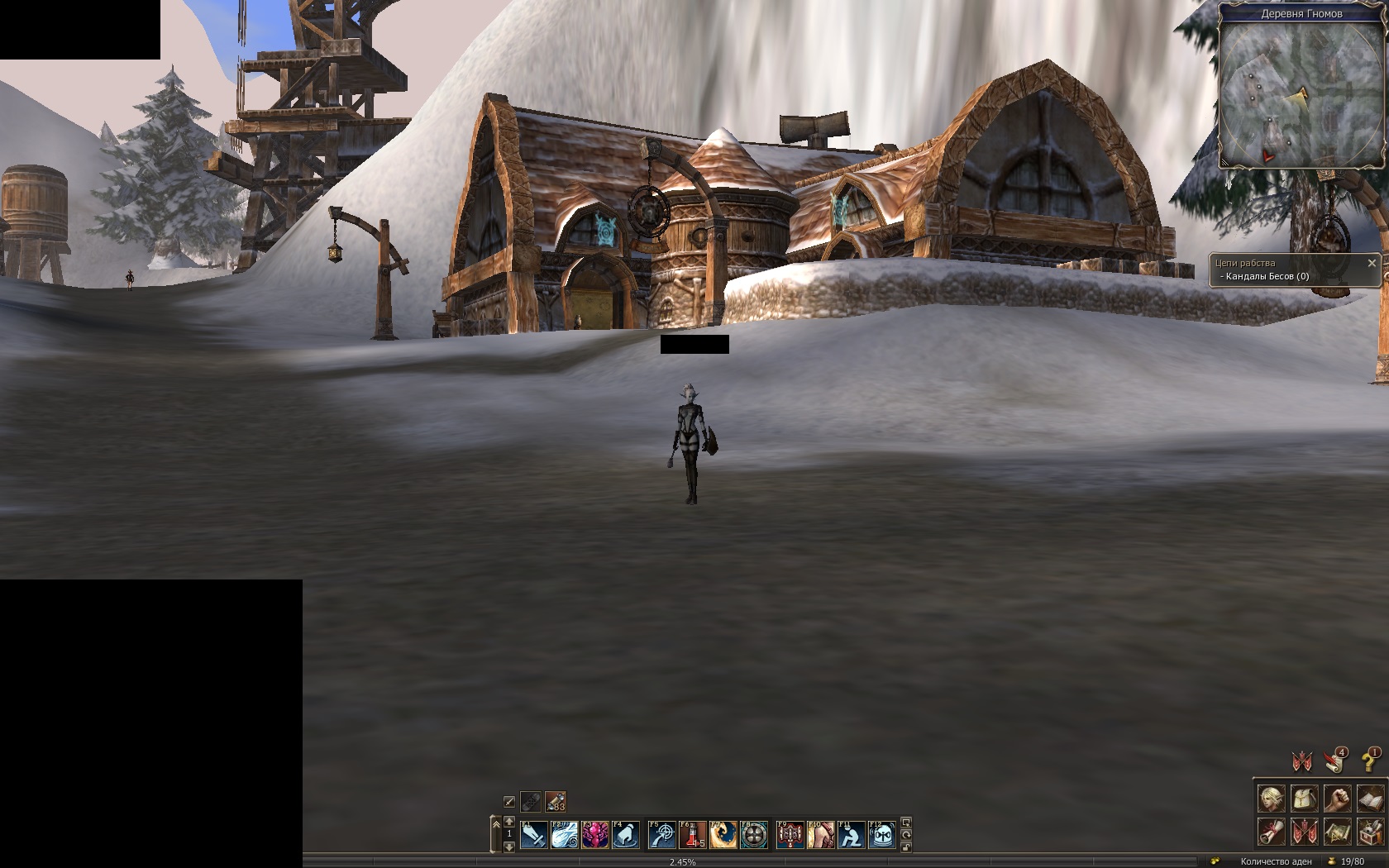Use the sitting figure action on F11
Image resolution: width=1389 pixels, height=868 pixels.
[x=851, y=835]
